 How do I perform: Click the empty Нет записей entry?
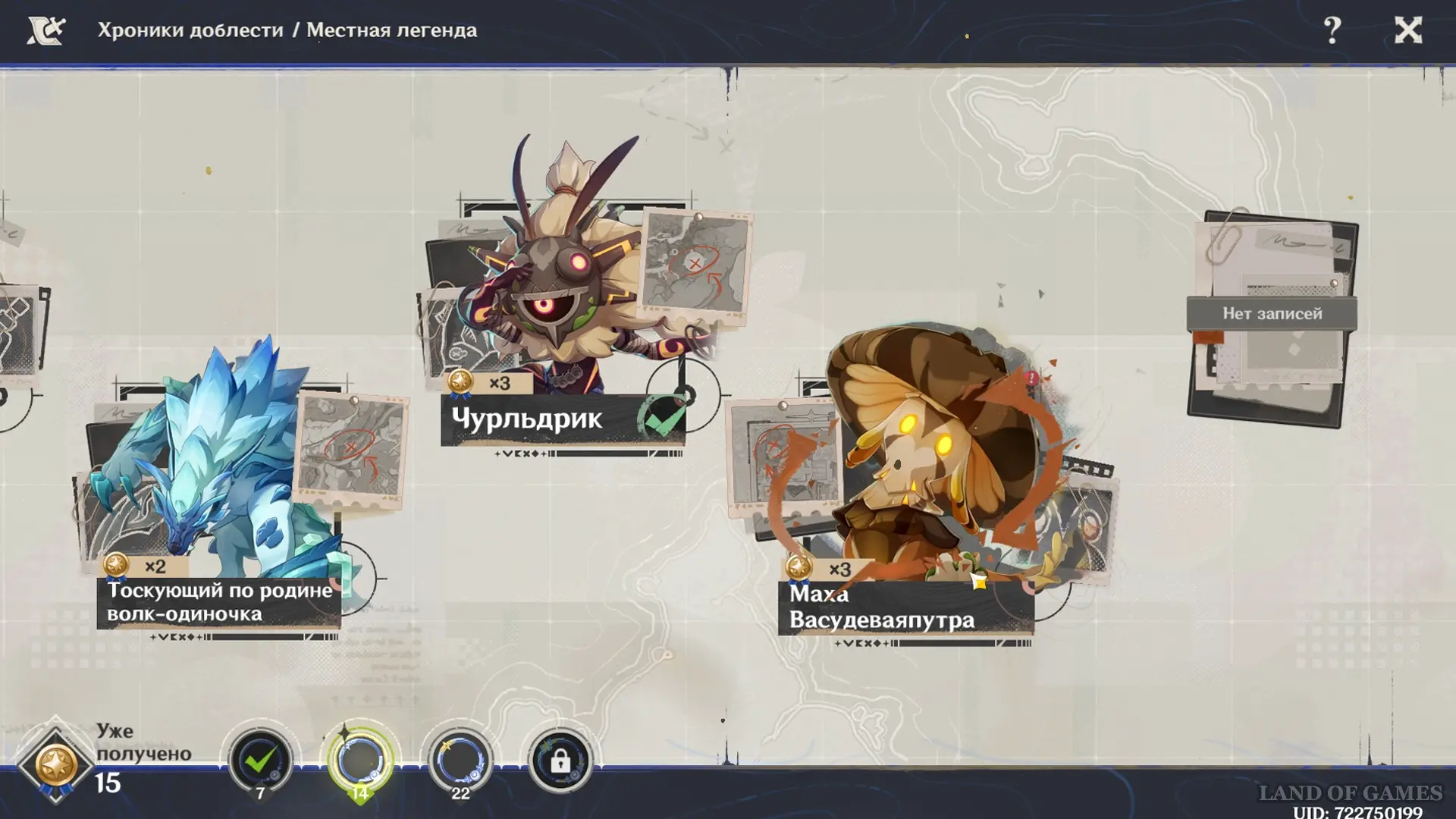click(1272, 314)
